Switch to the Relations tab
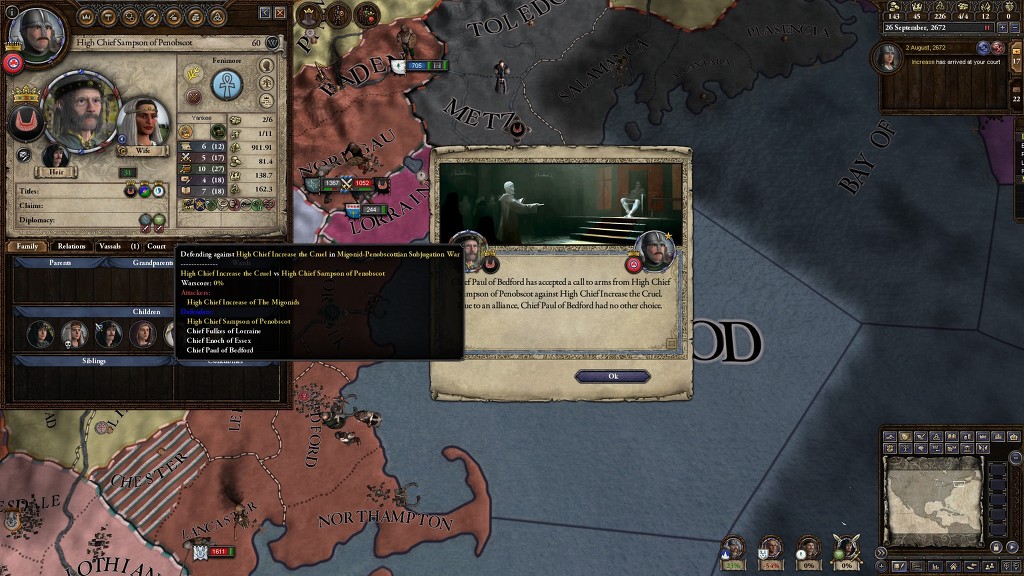 tap(72, 246)
